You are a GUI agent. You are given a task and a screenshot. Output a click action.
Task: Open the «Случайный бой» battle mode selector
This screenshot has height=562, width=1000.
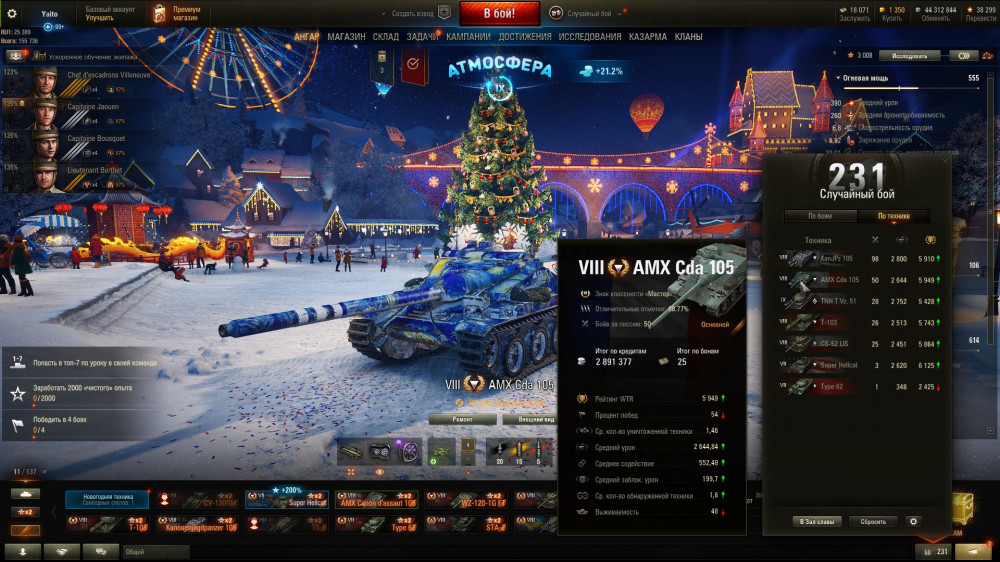[x=590, y=14]
